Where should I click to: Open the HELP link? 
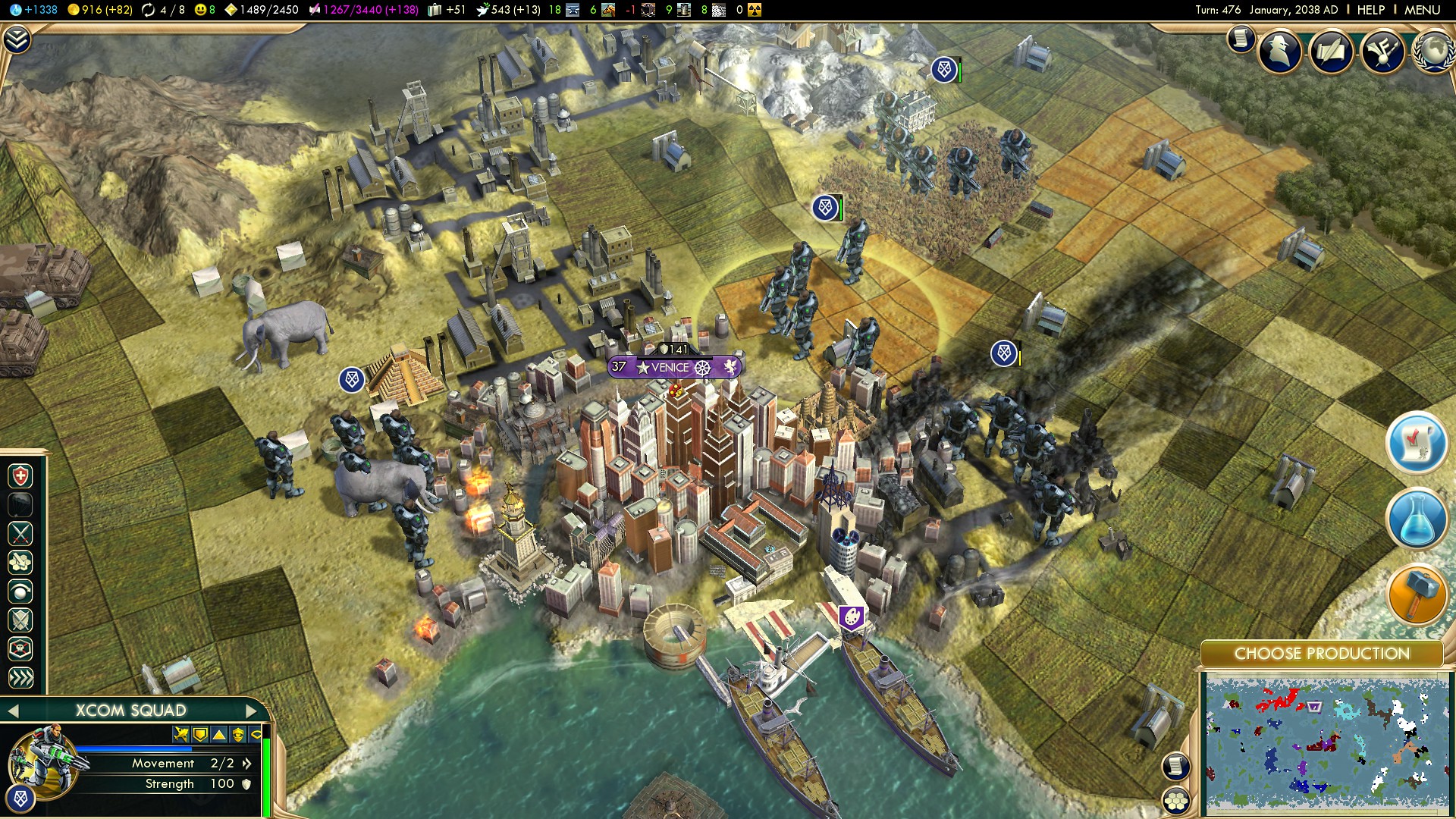click(x=1370, y=10)
